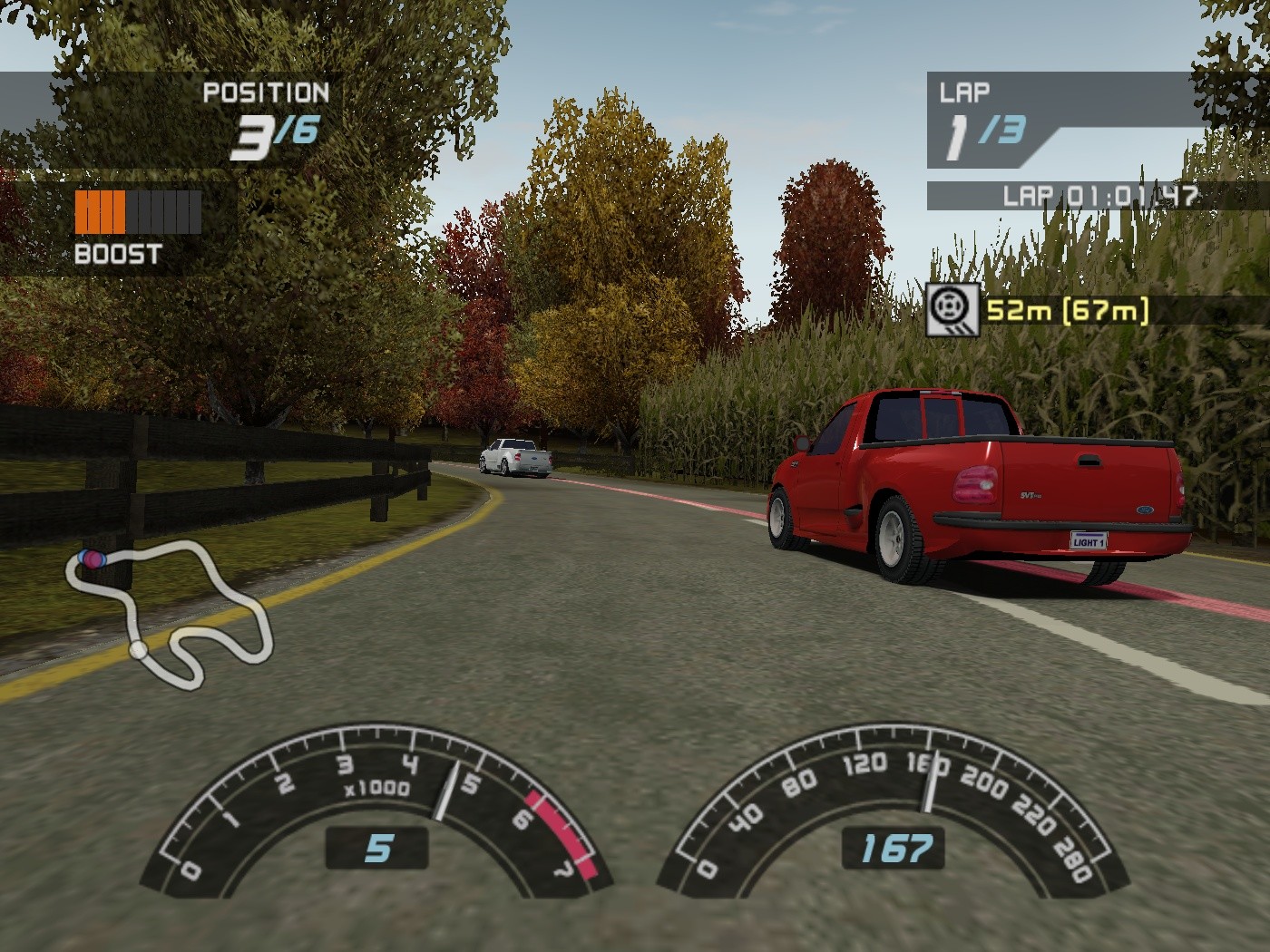Select the tire distance indicator icon
1270x952 pixels.
click(x=952, y=310)
